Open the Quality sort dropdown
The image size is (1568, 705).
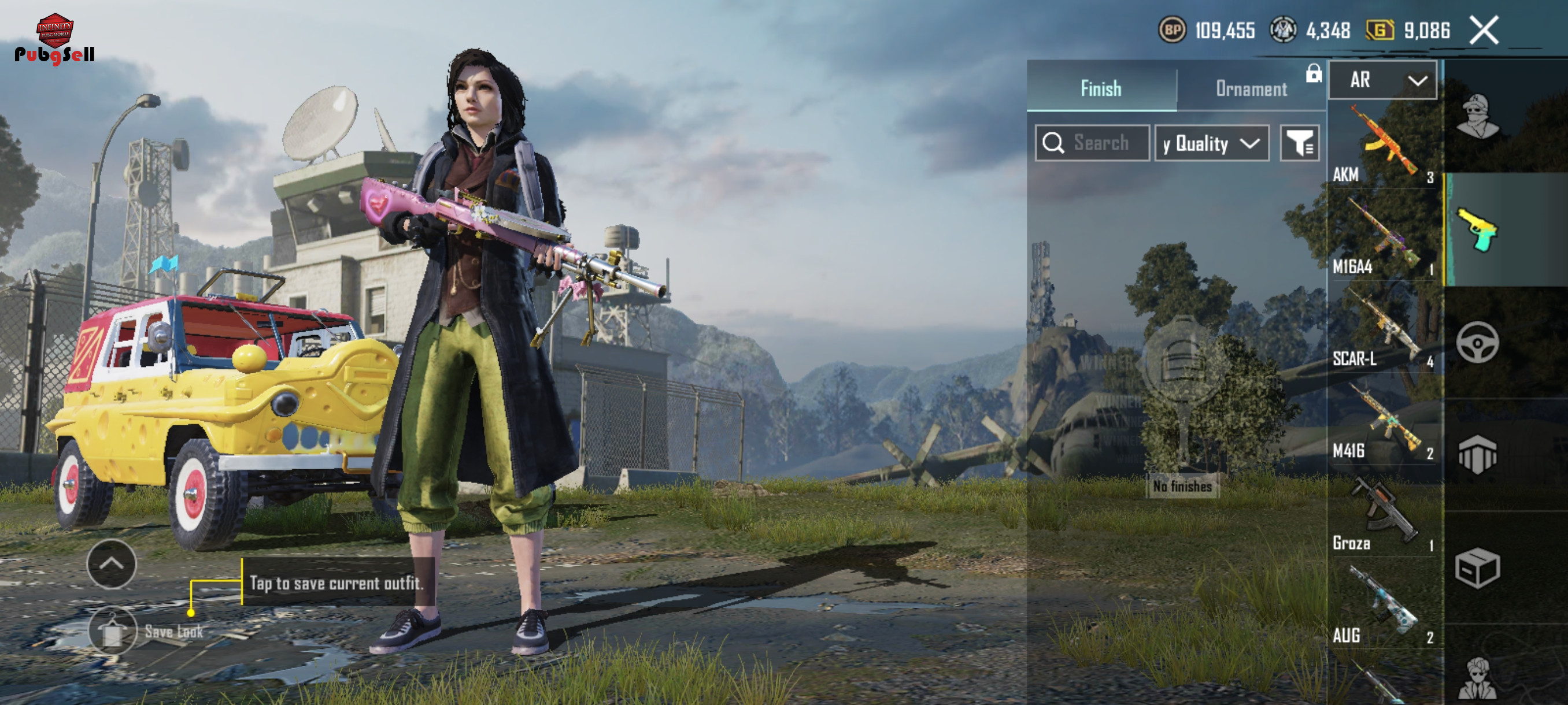(1211, 143)
